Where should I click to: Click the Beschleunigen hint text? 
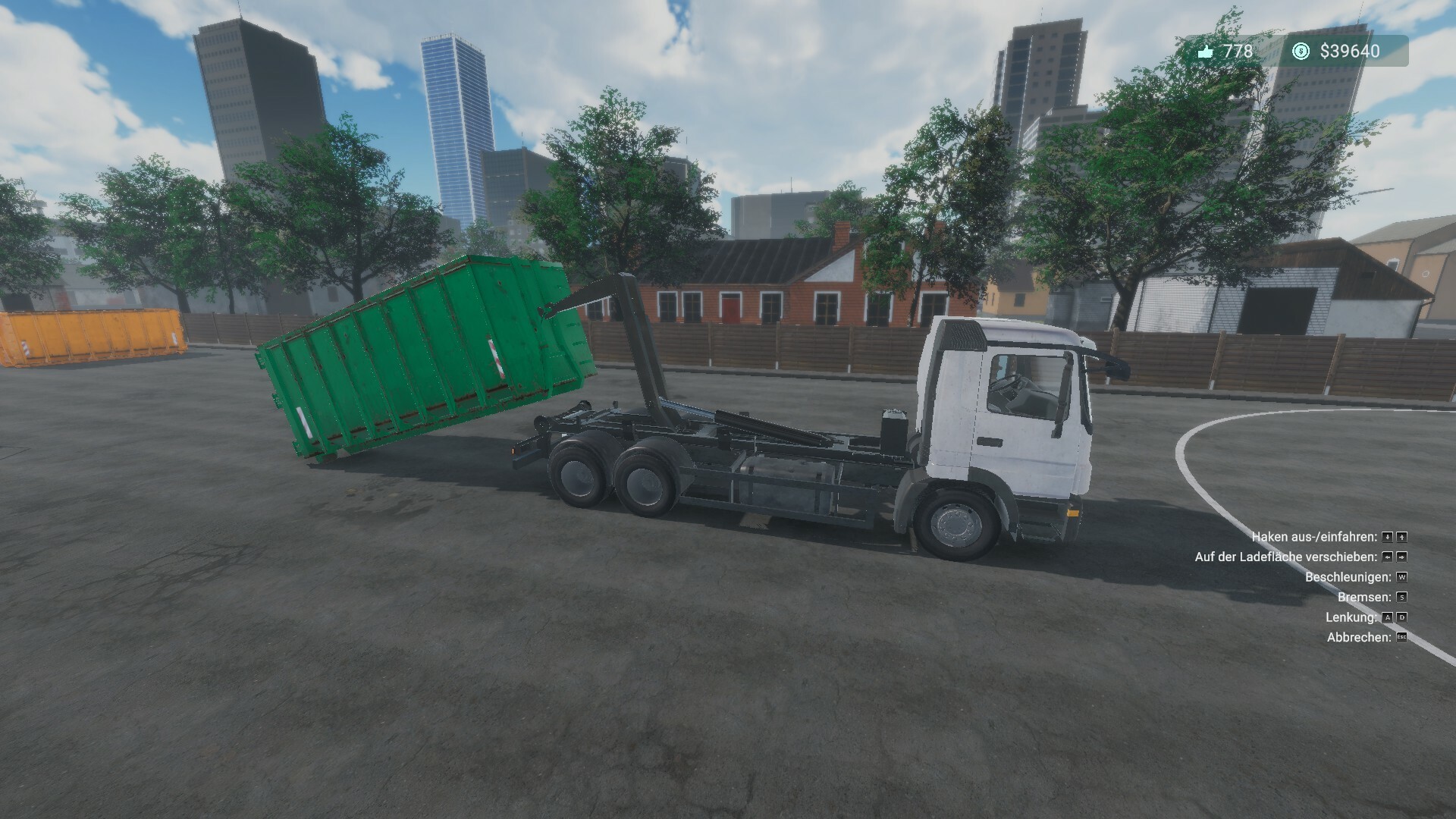1348,578
